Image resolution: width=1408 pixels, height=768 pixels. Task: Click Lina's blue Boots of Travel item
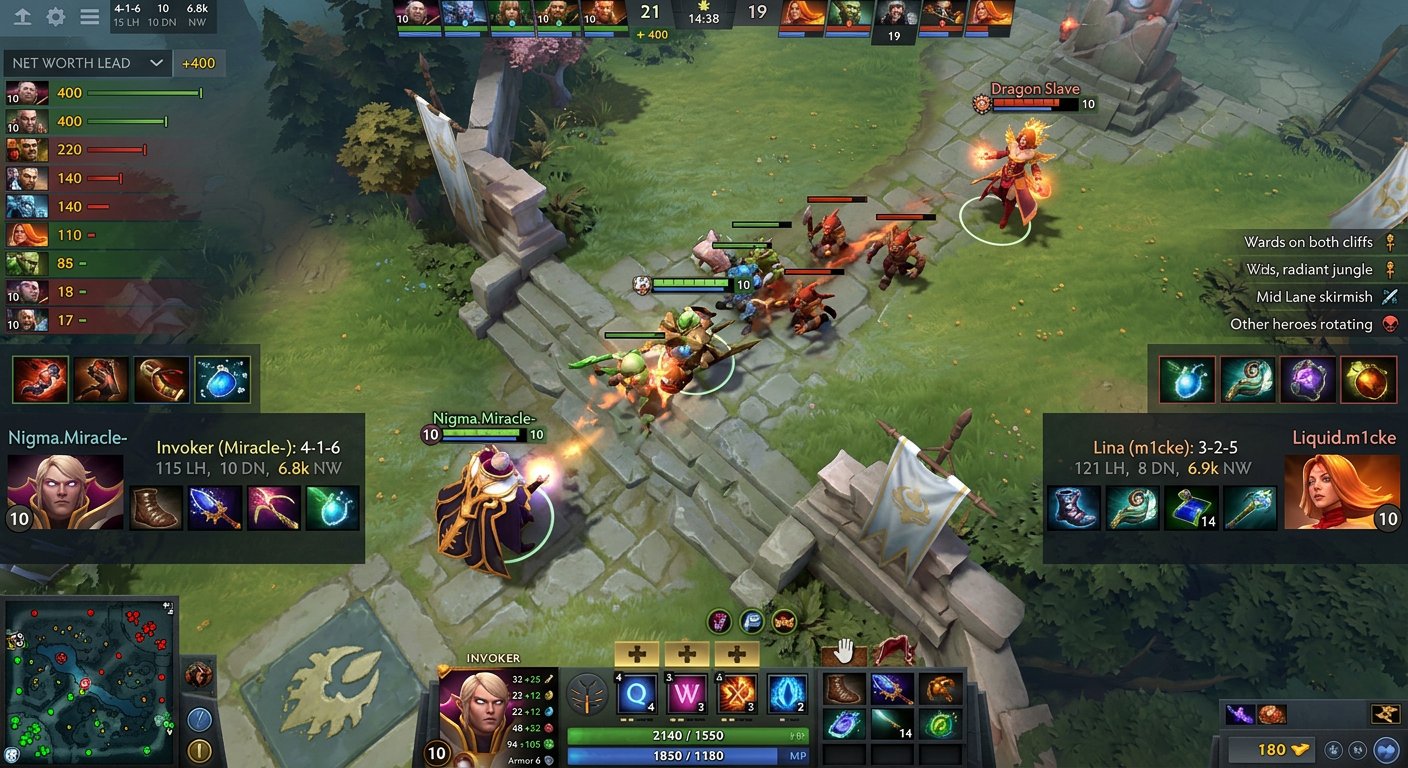pyautogui.click(x=1074, y=508)
